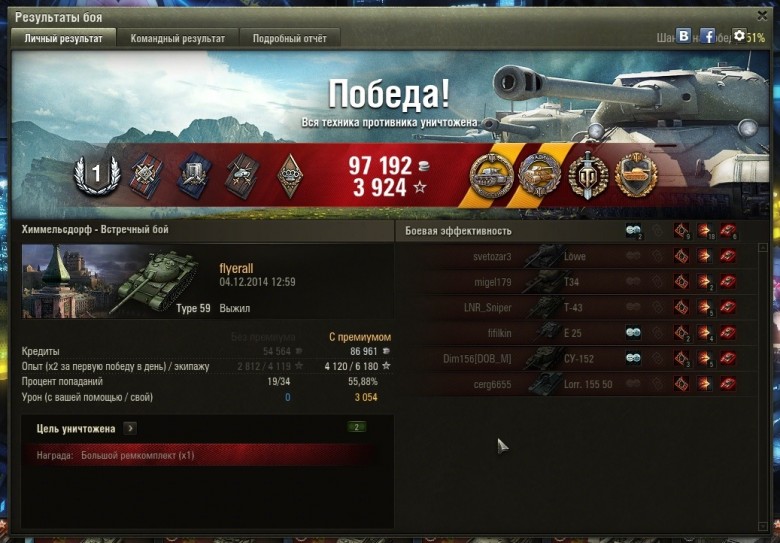Switch to the Командный результат tab

(177, 38)
